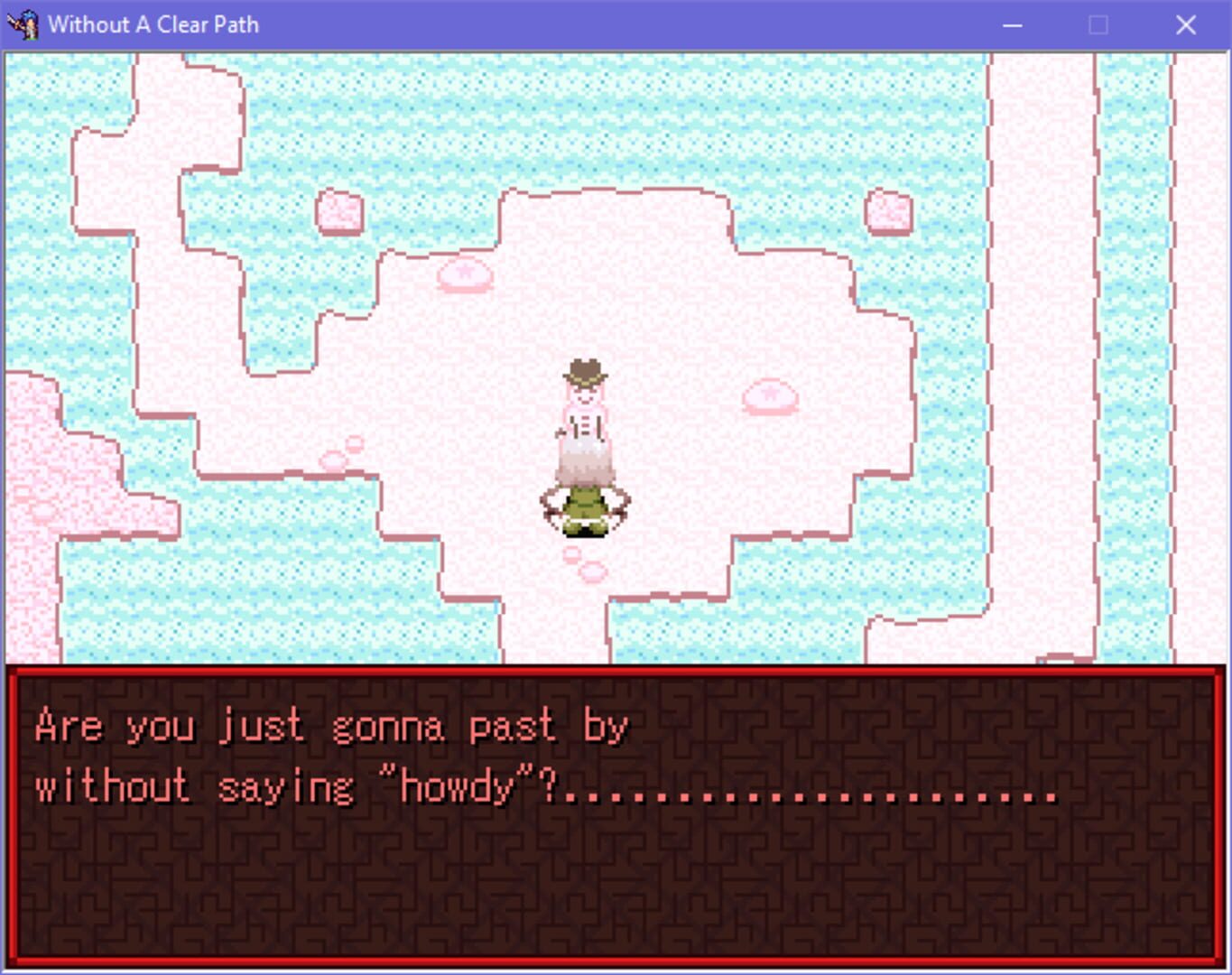The width and height of the screenshot is (1232, 975).
Task: Click the title text "Without A Clear Path"
Action: click(x=153, y=24)
